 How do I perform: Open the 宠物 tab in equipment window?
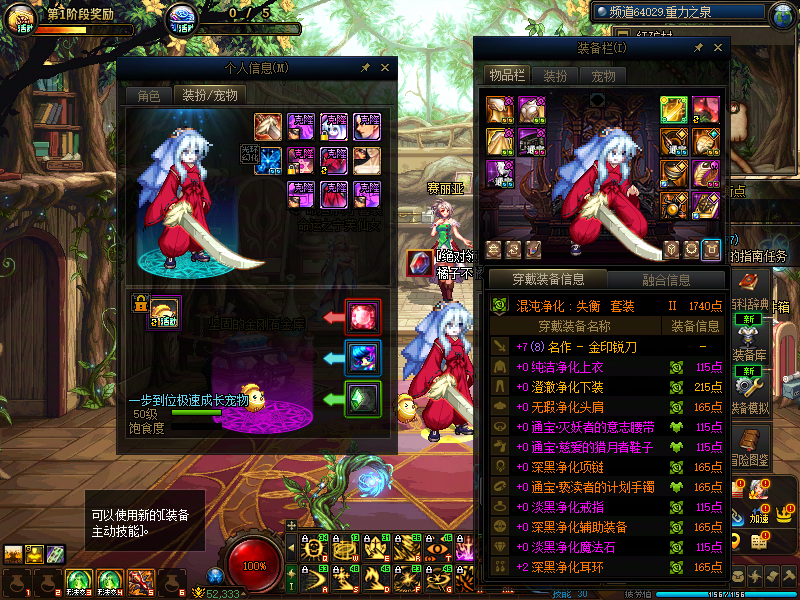click(x=603, y=75)
